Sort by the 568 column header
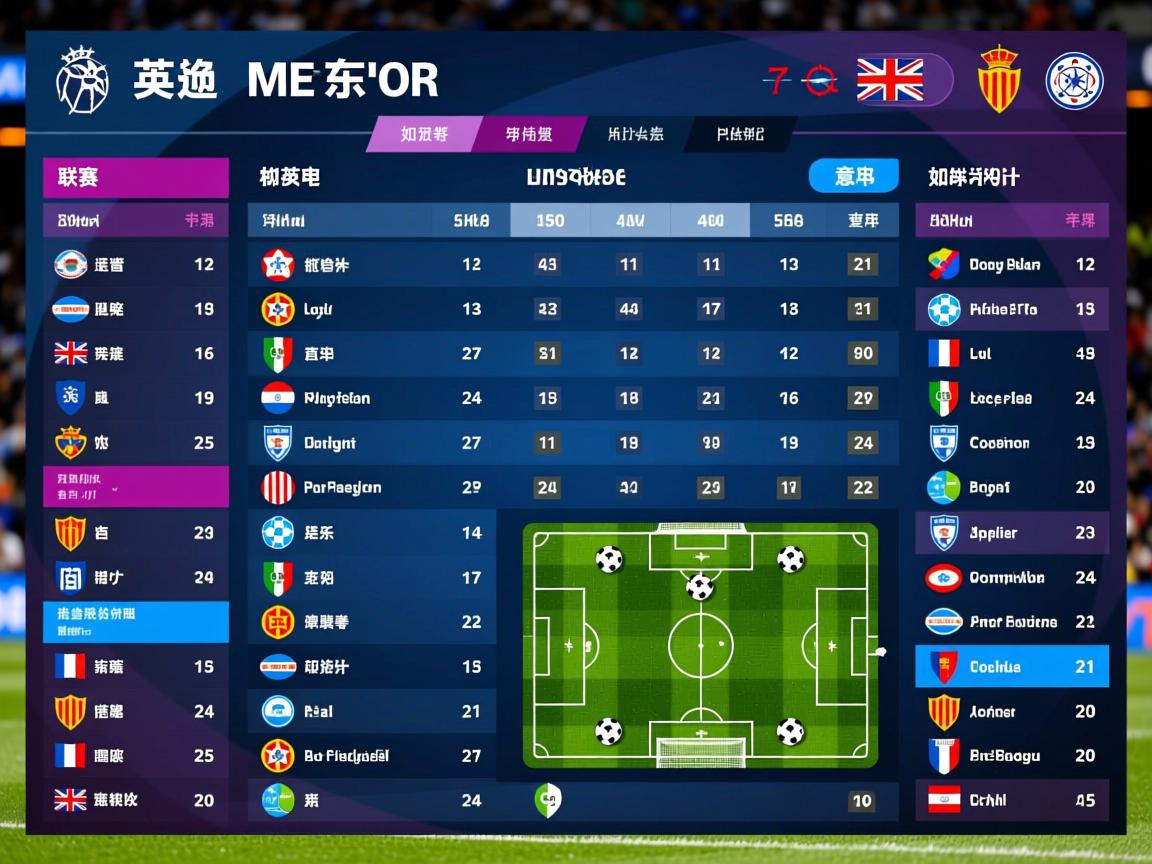 (x=788, y=221)
